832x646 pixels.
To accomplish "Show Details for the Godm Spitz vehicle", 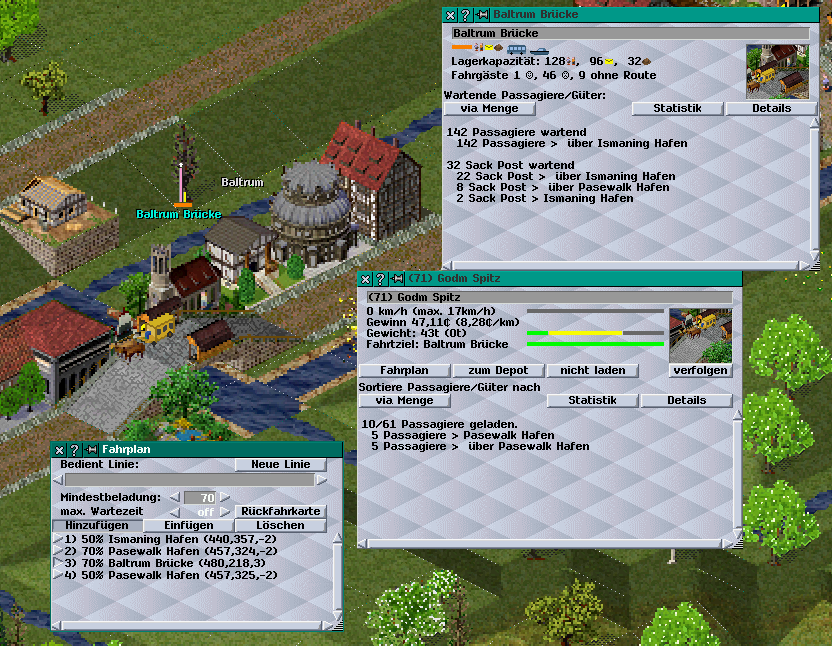I will (x=686, y=400).
